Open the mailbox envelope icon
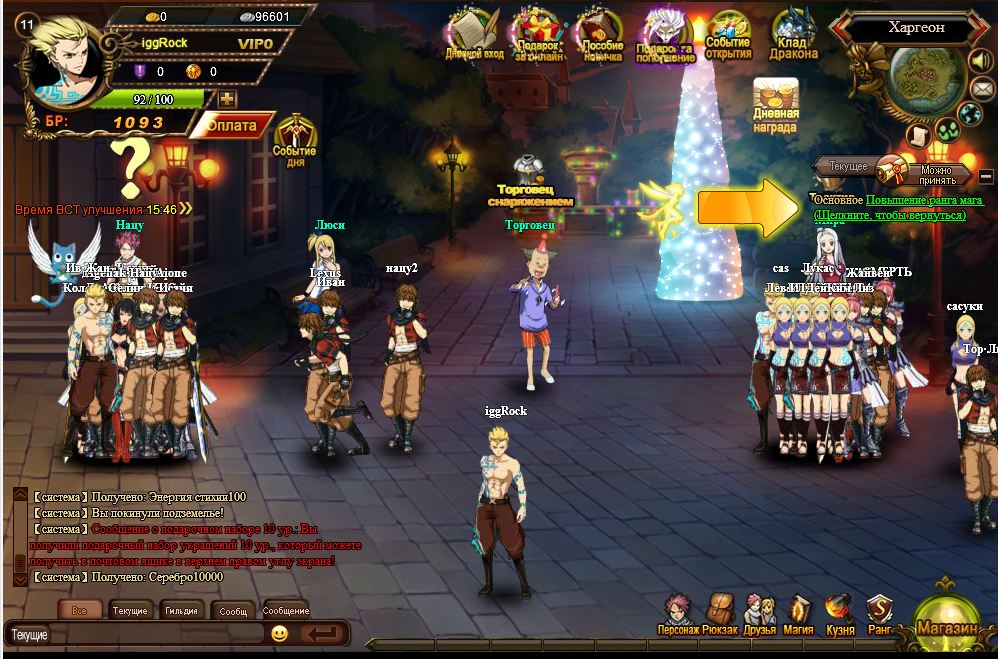This screenshot has width=998, height=659. (982, 87)
